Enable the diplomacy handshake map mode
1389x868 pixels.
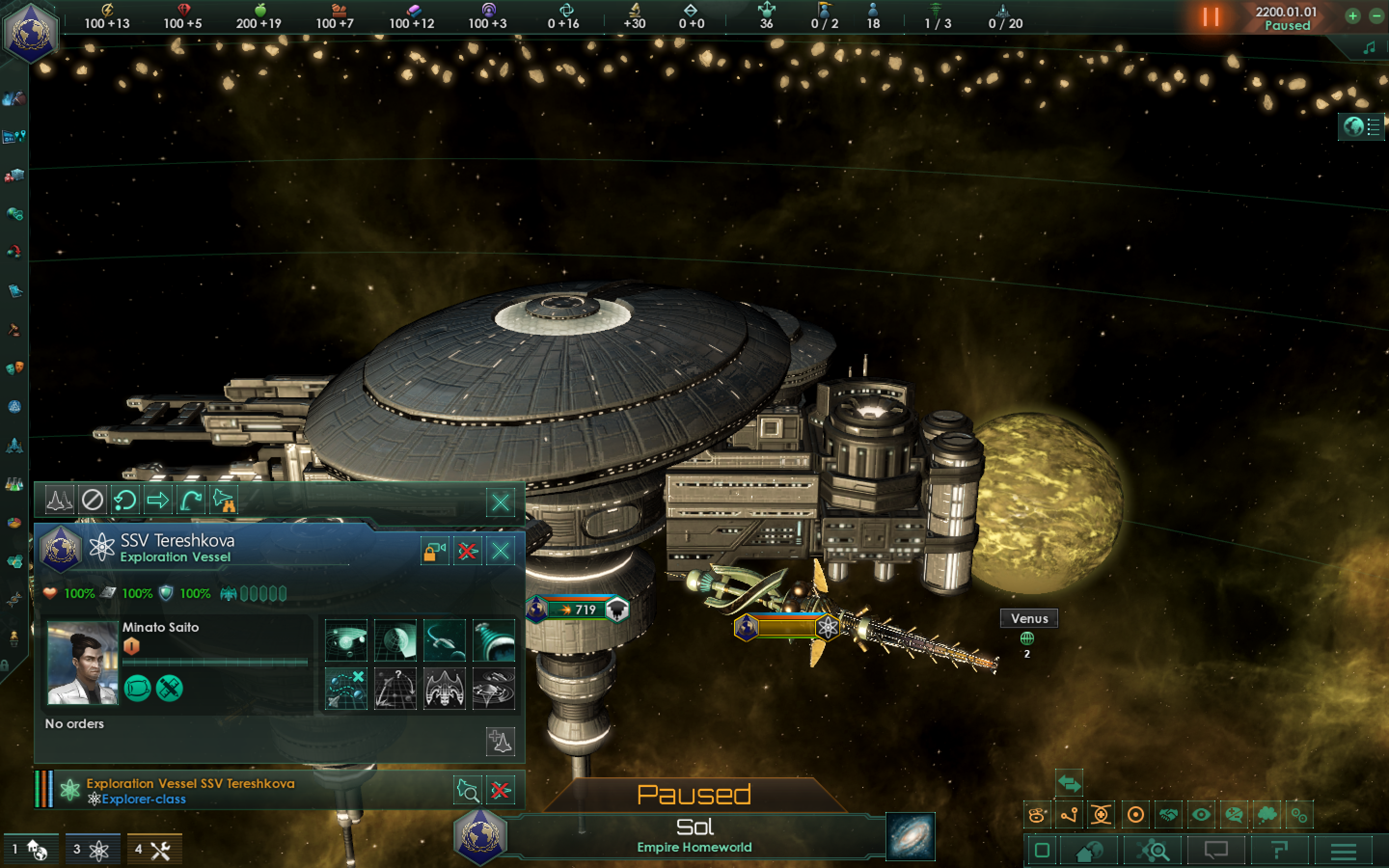(1169, 814)
